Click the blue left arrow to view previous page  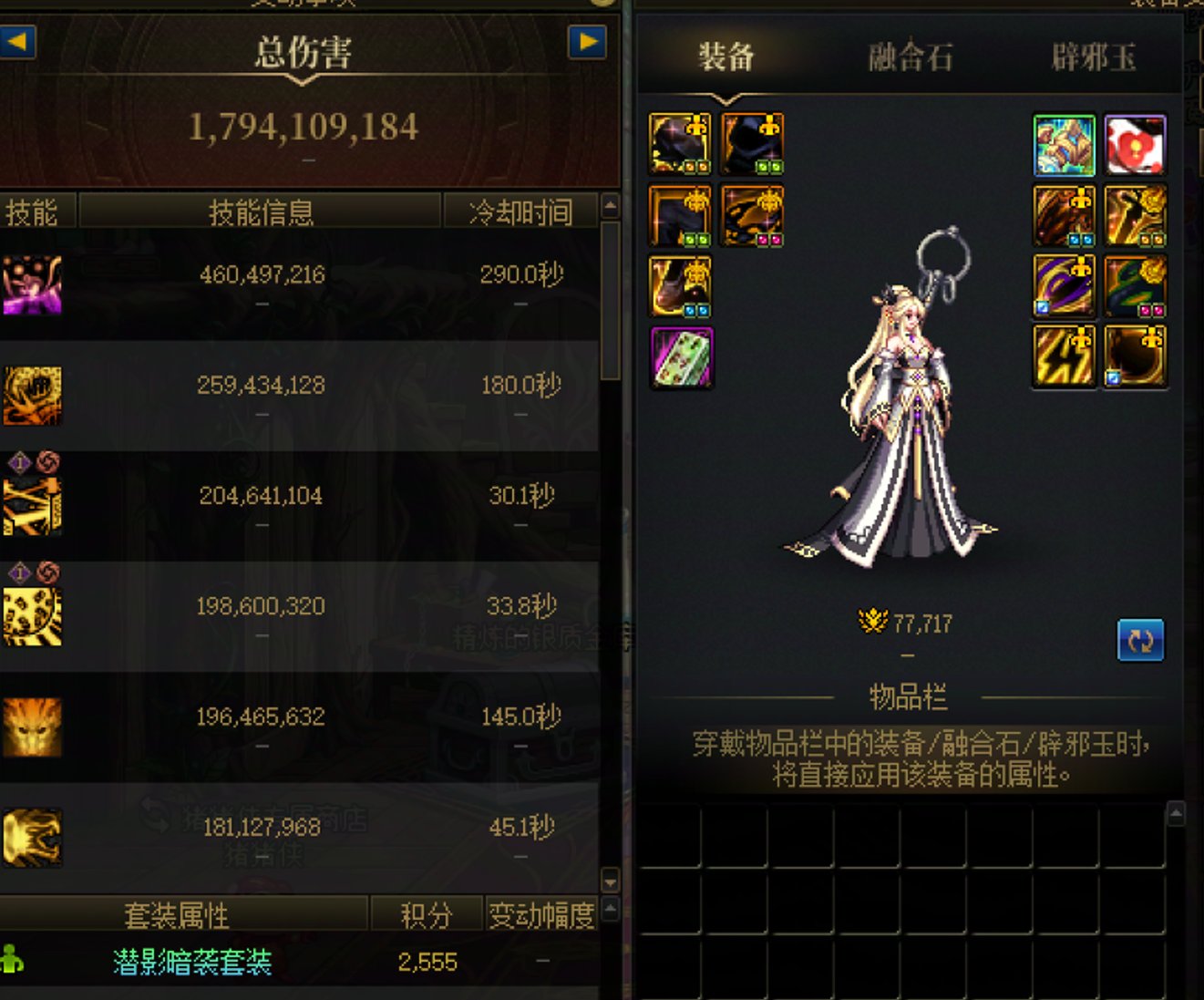[x=18, y=43]
